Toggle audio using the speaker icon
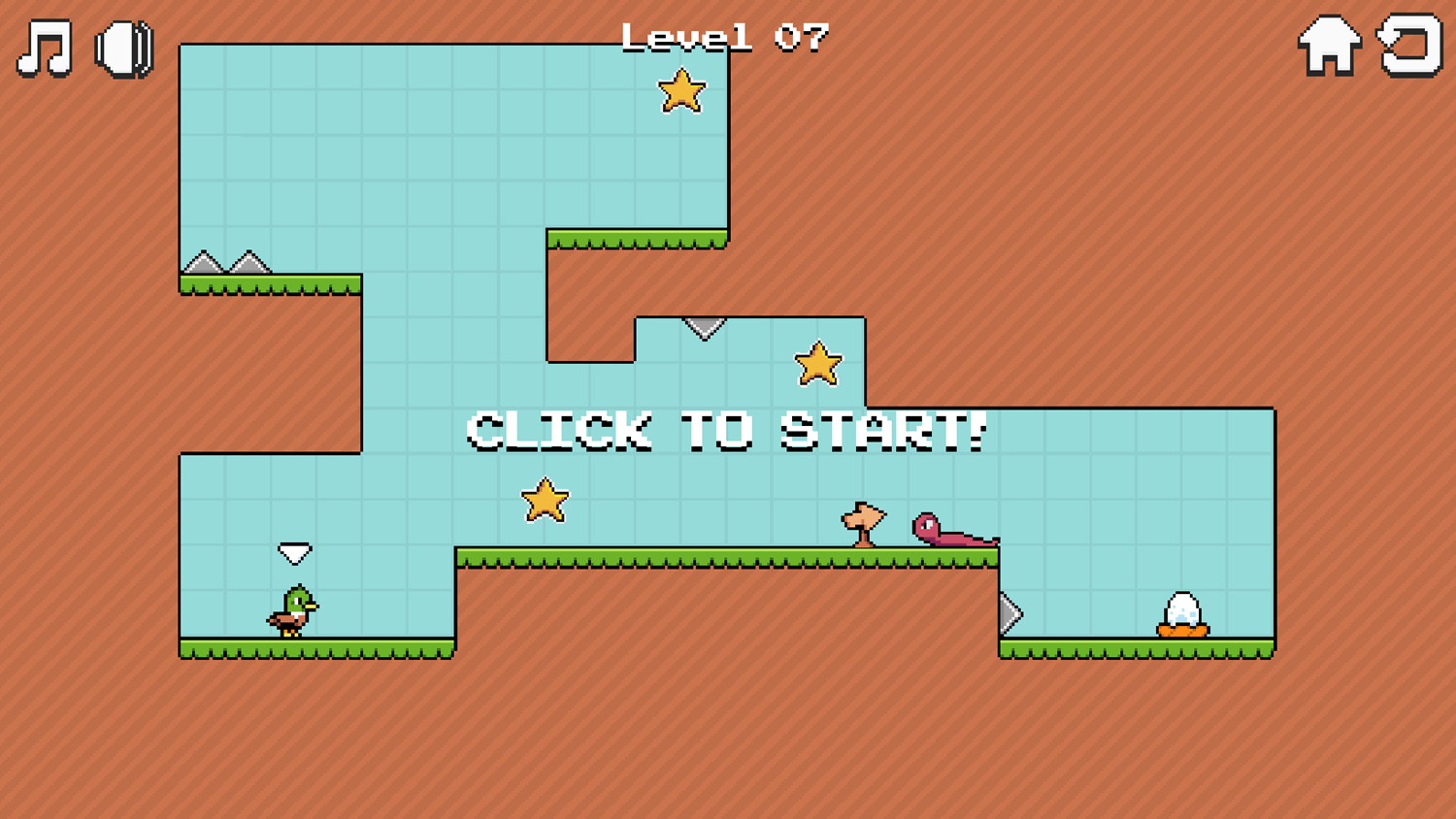Viewport: 1456px width, 819px height. (x=123, y=49)
